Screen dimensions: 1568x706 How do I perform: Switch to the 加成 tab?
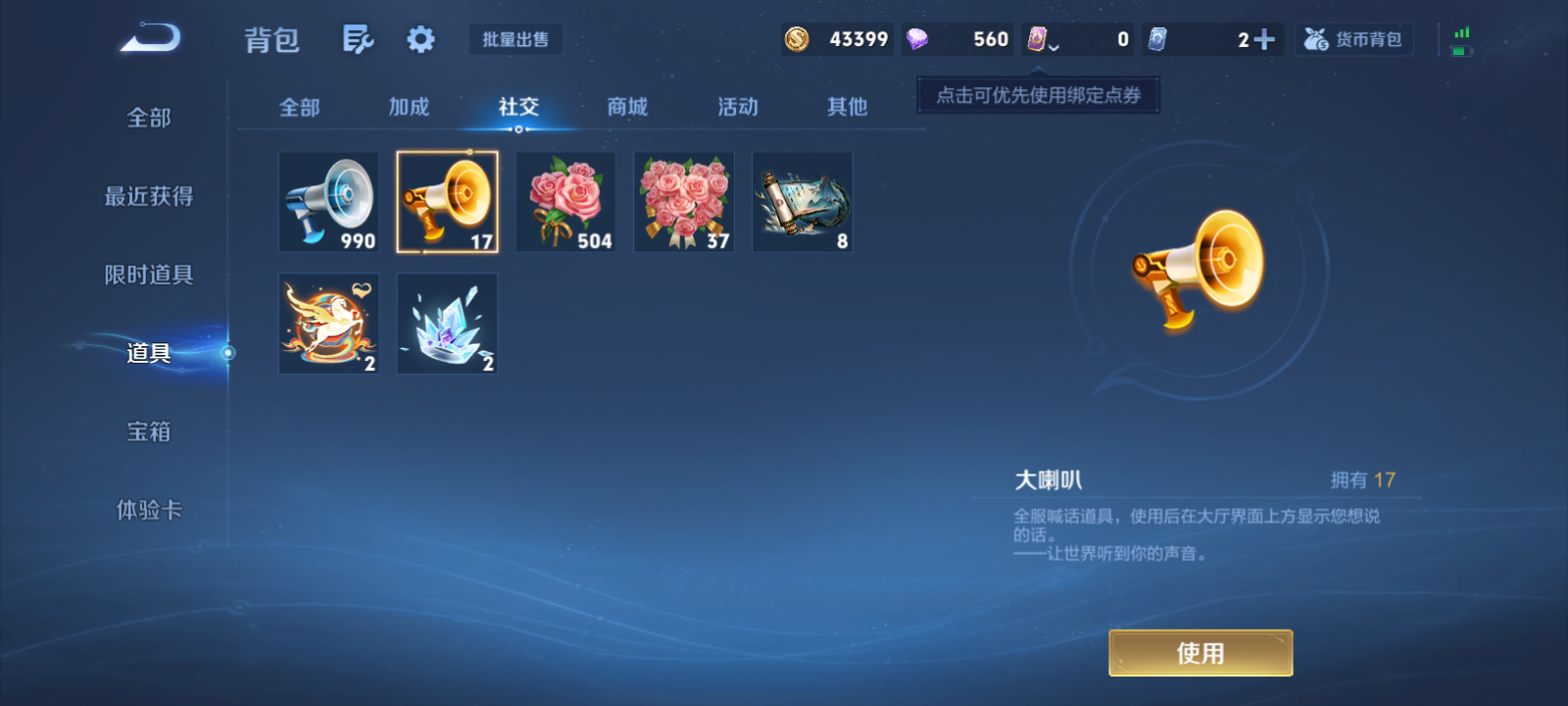409,108
